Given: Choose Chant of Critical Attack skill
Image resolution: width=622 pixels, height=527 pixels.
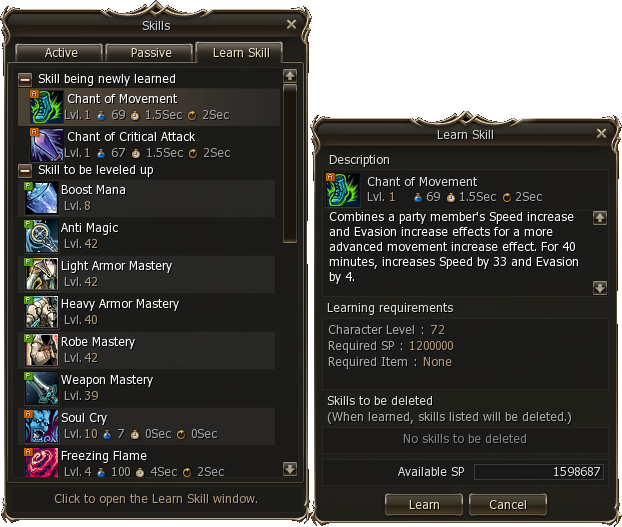Looking at the screenshot, I should click(x=150, y=144).
